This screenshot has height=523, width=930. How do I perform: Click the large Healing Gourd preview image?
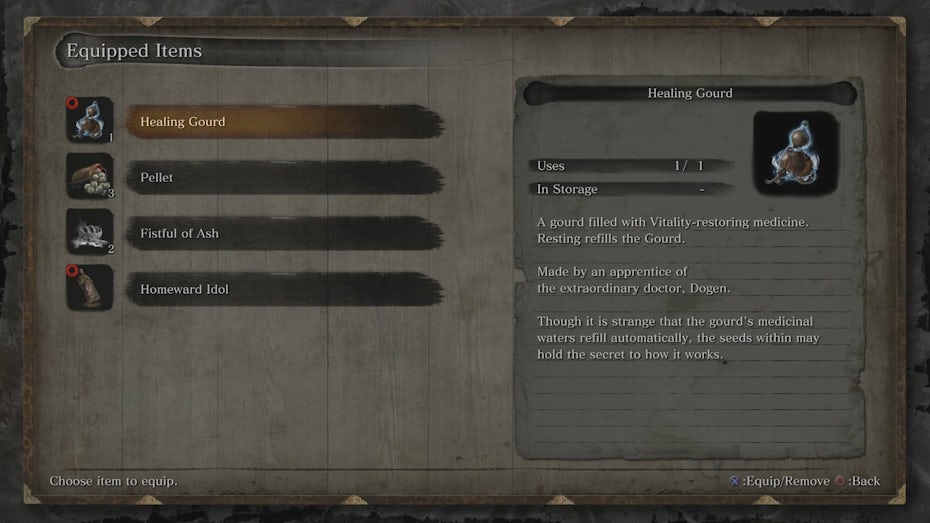point(795,153)
